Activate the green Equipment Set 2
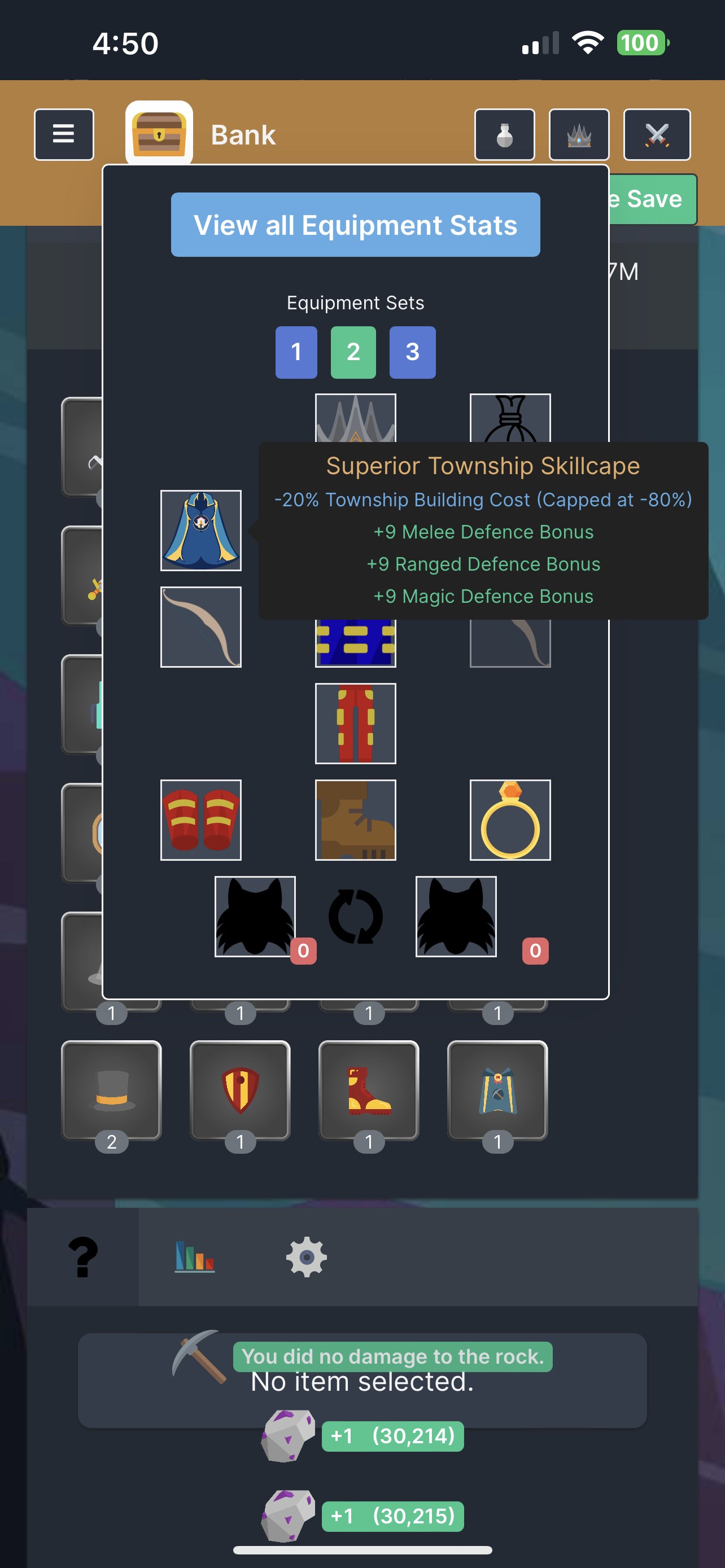This screenshot has width=725, height=1568. [x=353, y=352]
